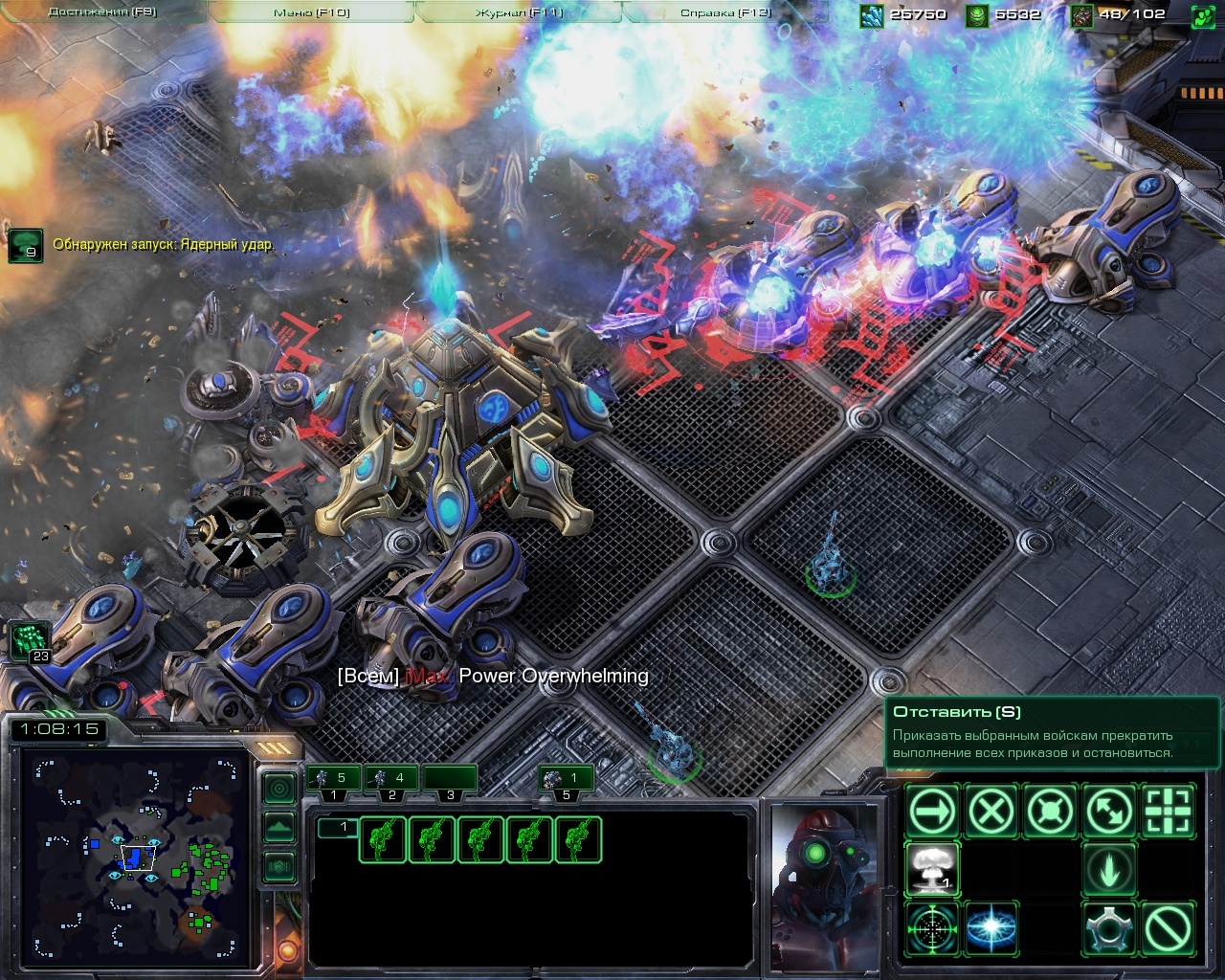This screenshot has height=980, width=1225.
Task: Select control group 5 tab
Action: tap(564, 778)
